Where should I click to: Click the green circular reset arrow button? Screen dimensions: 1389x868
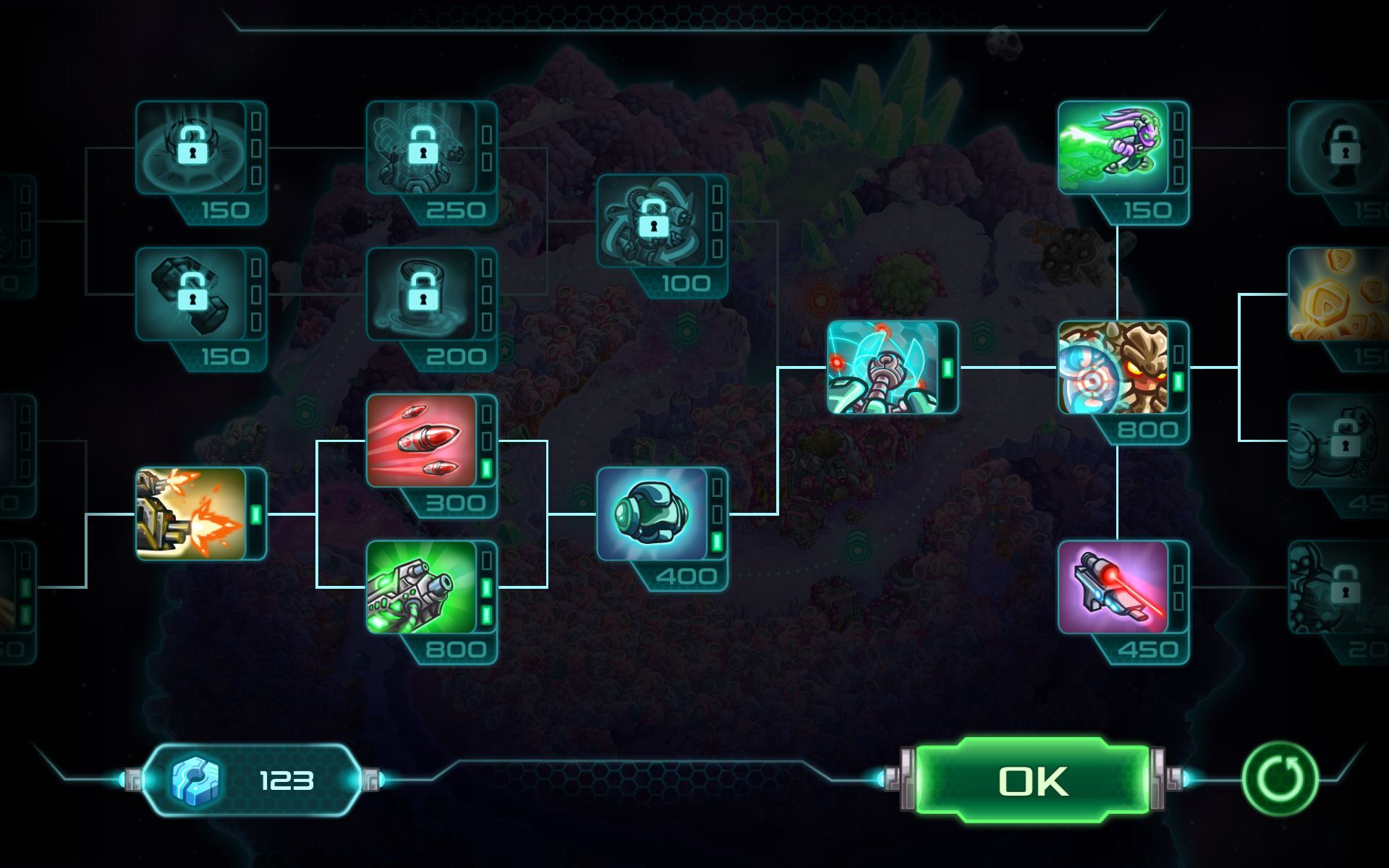tap(1280, 780)
